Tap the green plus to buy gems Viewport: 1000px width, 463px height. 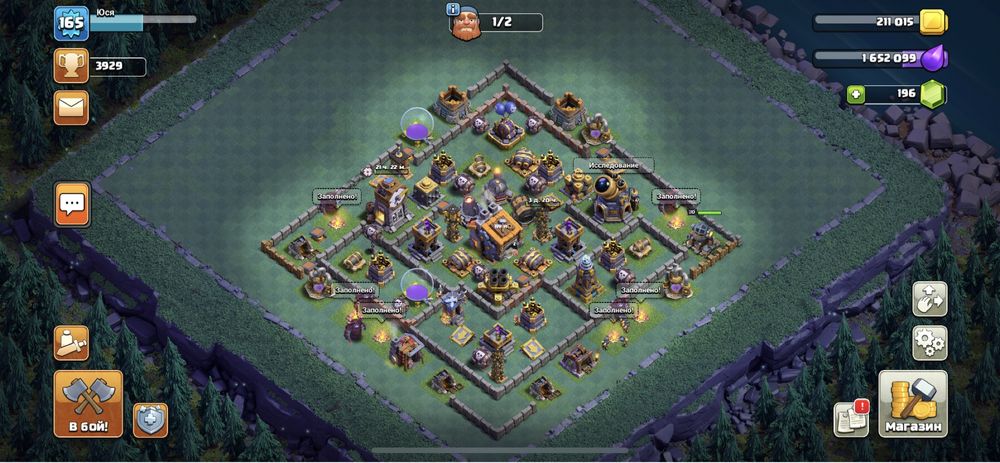(856, 95)
